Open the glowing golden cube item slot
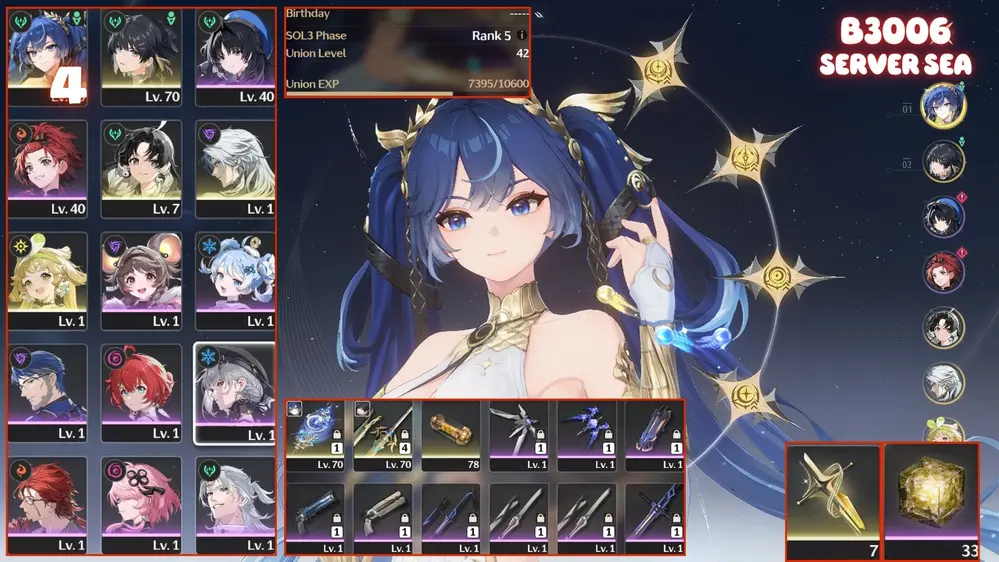The height and width of the screenshot is (562, 999). (x=932, y=500)
